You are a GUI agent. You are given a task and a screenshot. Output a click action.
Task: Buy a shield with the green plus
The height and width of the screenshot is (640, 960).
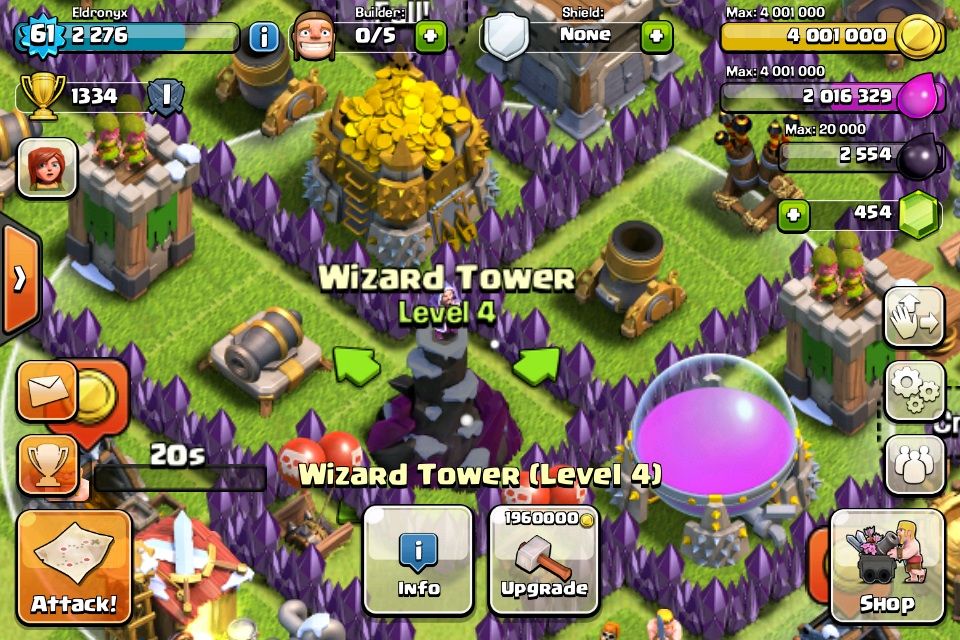656,37
